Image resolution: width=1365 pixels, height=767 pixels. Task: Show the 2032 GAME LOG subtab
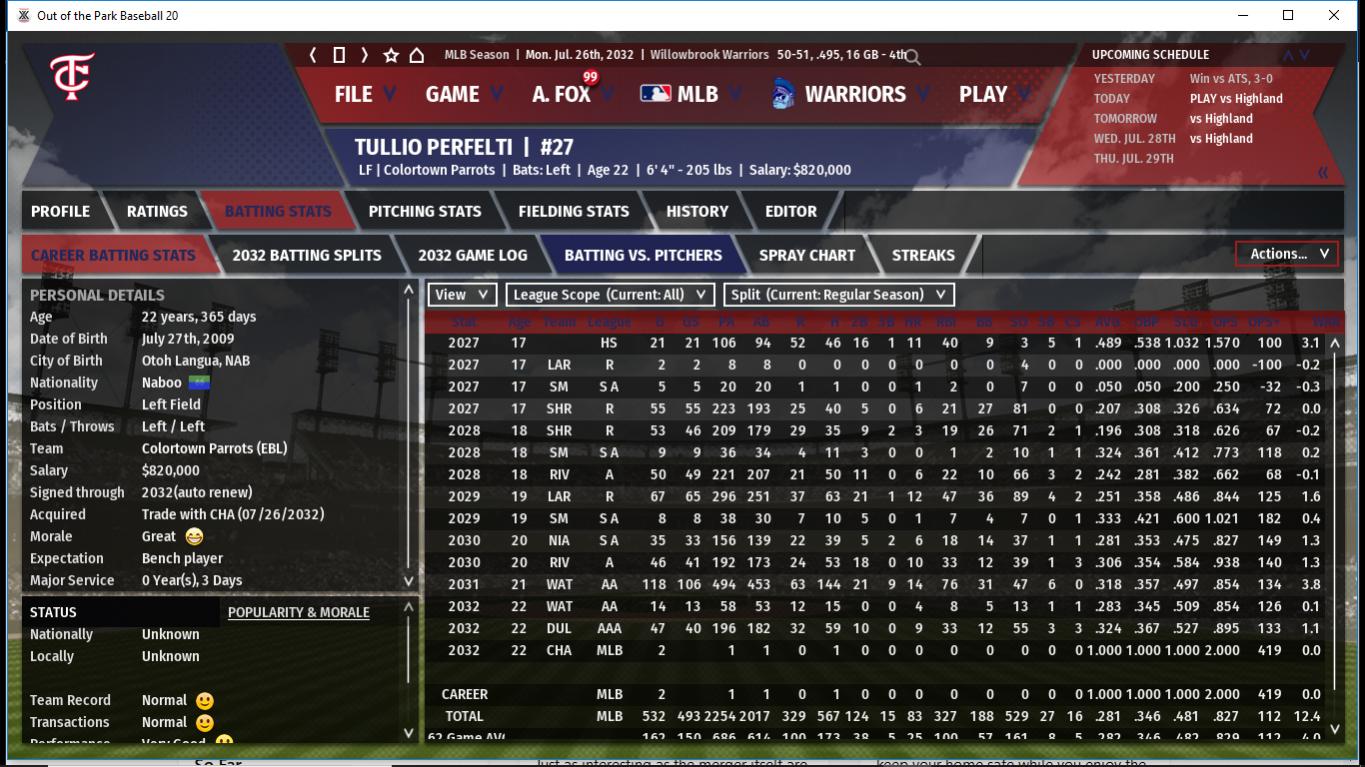click(x=472, y=255)
